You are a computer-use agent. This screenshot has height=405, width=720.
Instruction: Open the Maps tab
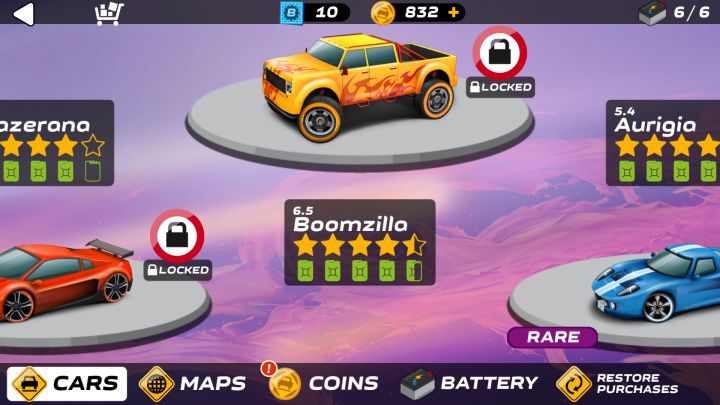pos(193,383)
